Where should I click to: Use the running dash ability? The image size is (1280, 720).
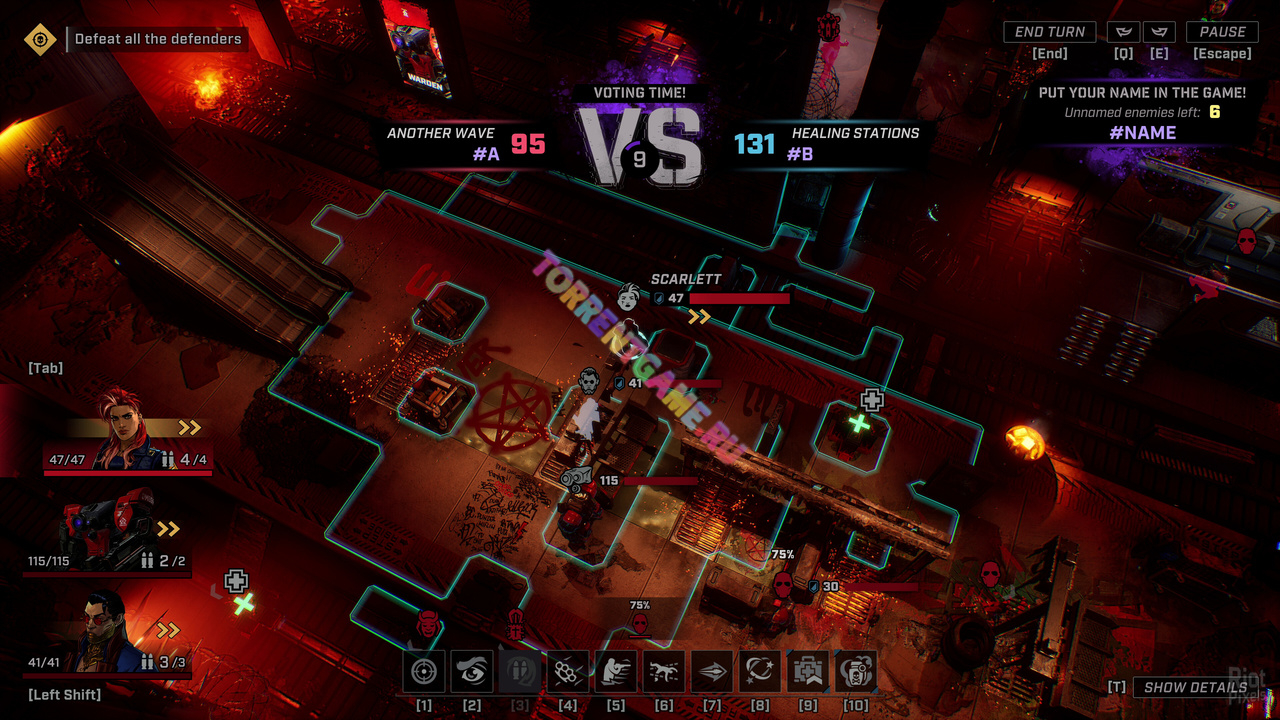[664, 672]
